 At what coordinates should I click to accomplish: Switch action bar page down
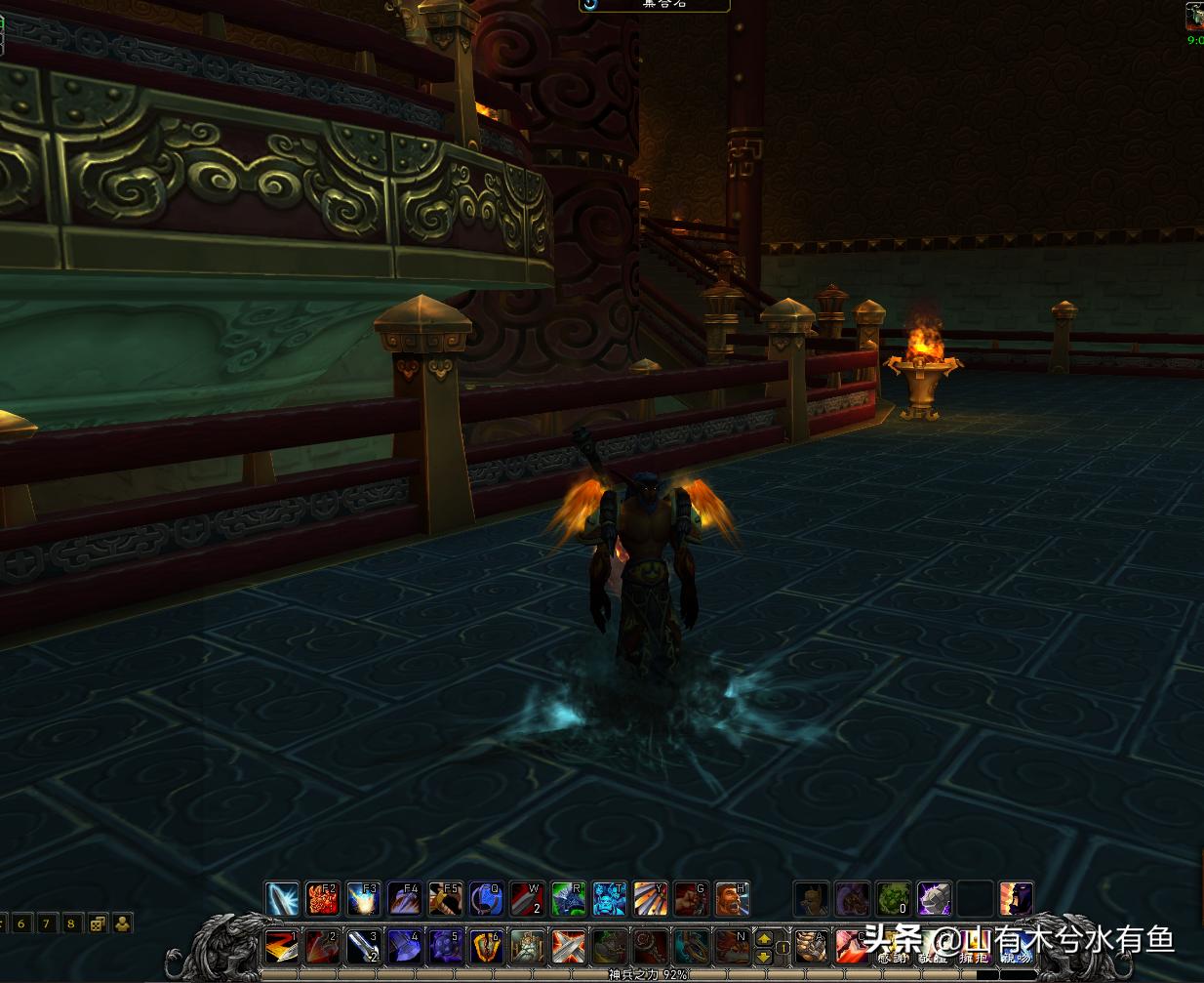(x=765, y=955)
